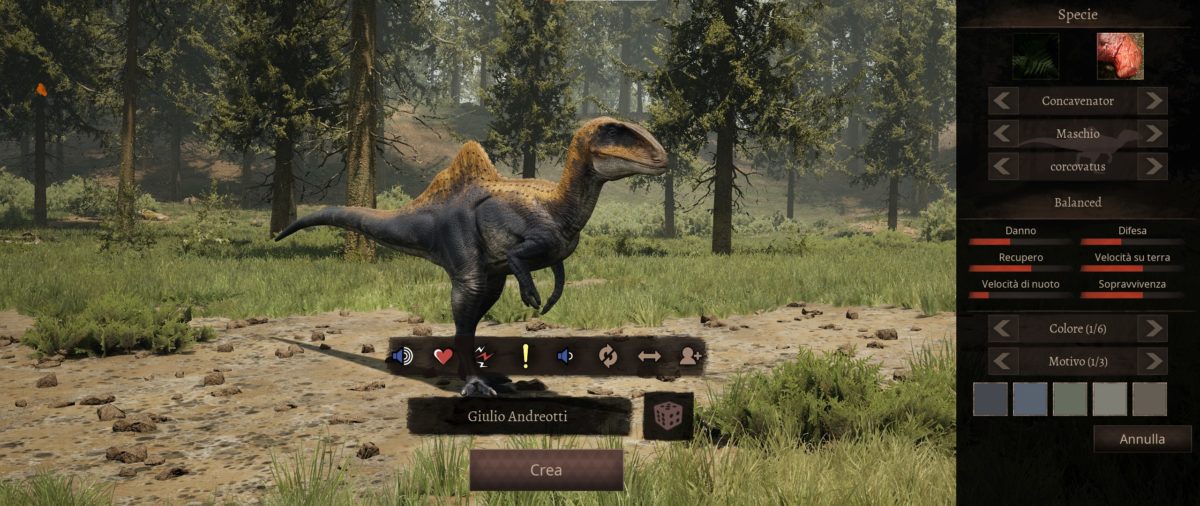Click the double-headed horizontal arrow icon
Image resolution: width=1200 pixels, height=506 pixels.
648,356
